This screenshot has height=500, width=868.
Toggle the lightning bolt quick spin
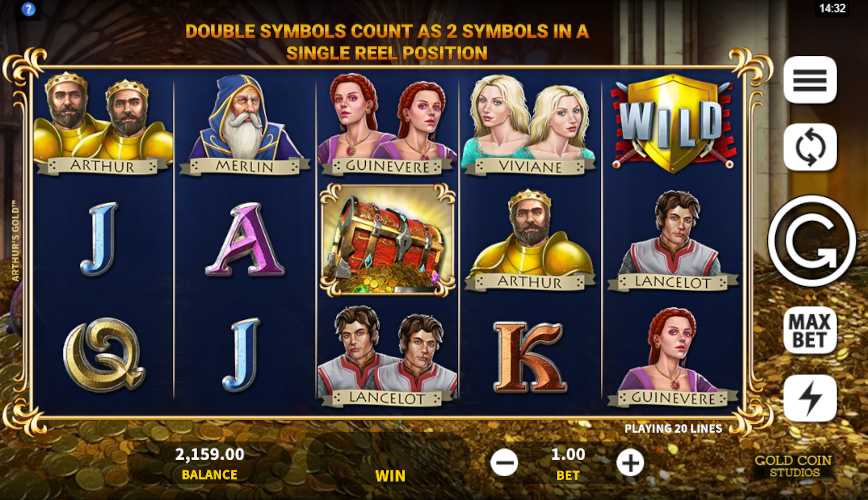(x=809, y=399)
